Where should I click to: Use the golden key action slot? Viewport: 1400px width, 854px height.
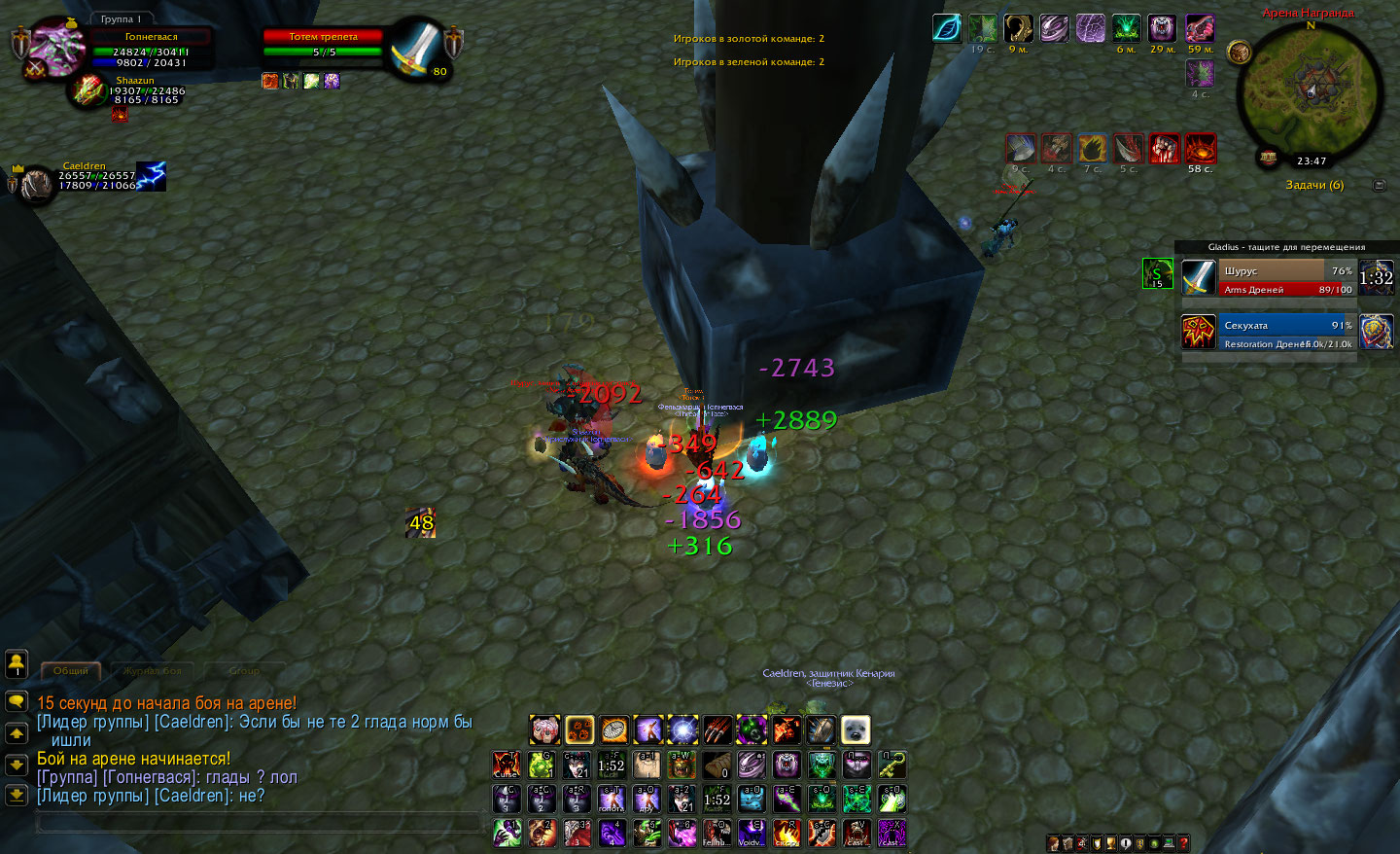tap(892, 765)
